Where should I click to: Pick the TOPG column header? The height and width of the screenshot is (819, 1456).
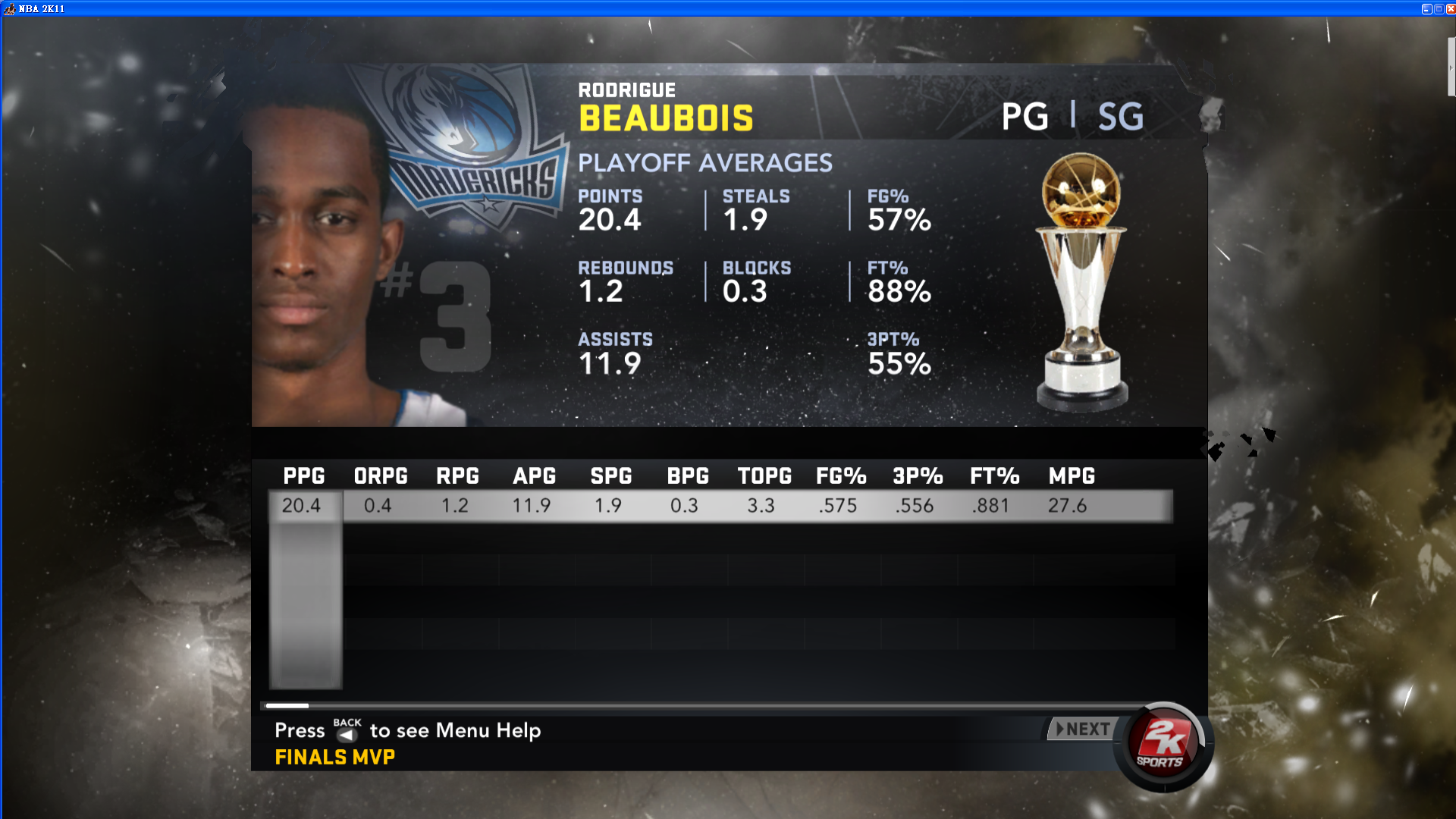click(764, 476)
